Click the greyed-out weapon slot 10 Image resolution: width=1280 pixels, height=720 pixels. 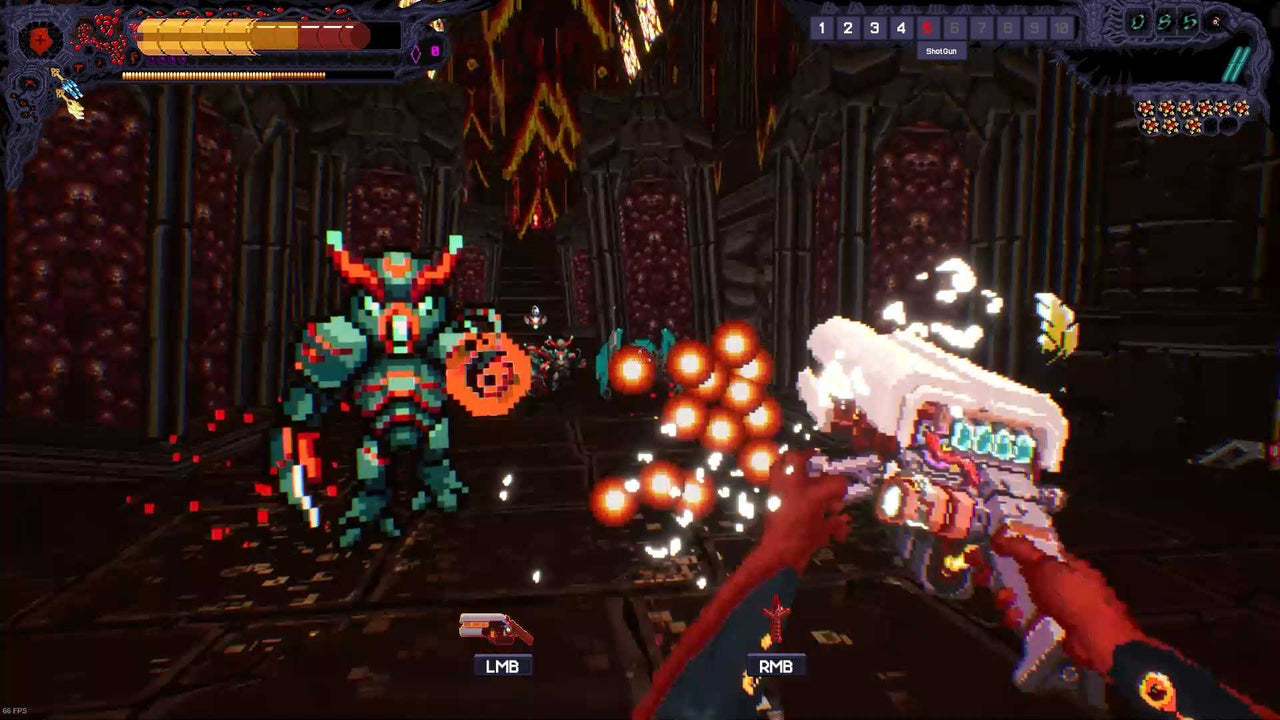pyautogui.click(x=1062, y=27)
